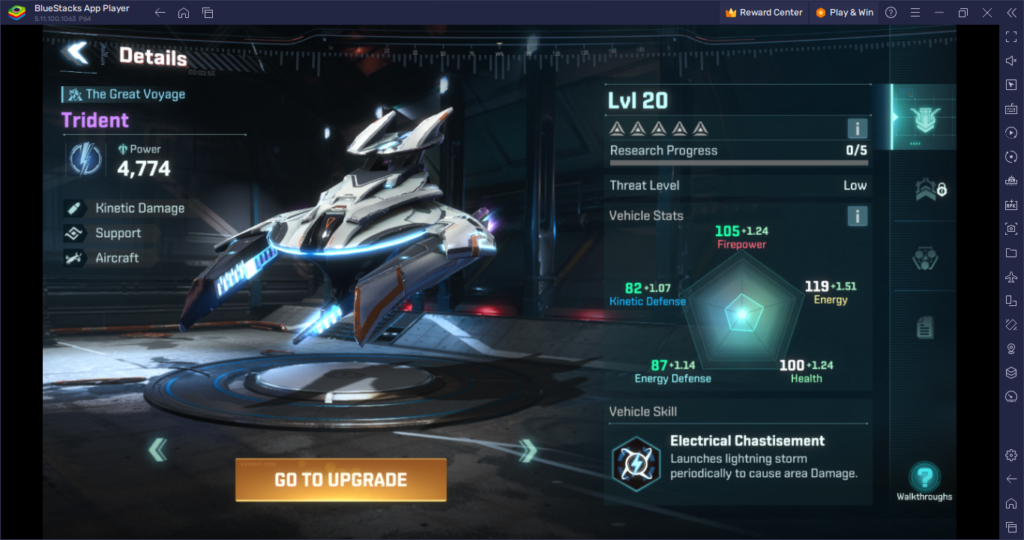The width and height of the screenshot is (1024, 540).
Task: Open the Vehicle Stats info icon
Action: (857, 216)
